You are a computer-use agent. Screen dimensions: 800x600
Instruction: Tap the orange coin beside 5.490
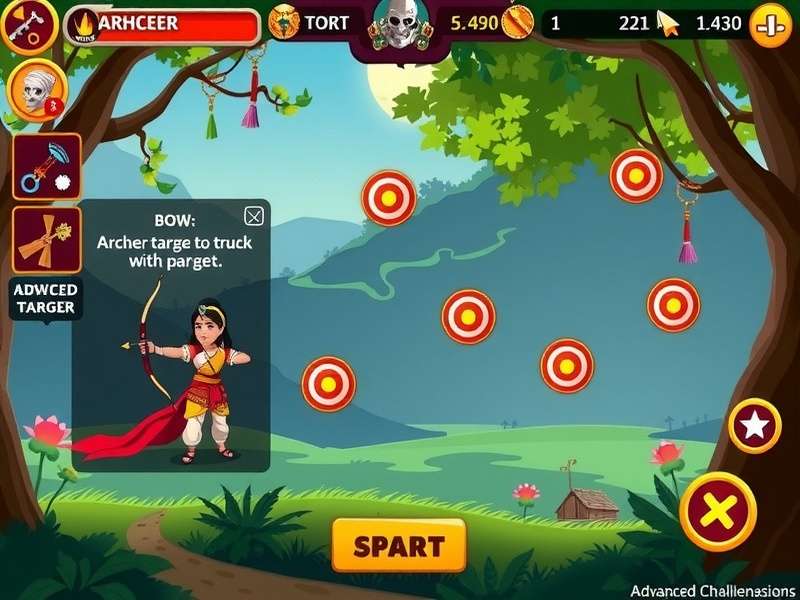coord(518,24)
